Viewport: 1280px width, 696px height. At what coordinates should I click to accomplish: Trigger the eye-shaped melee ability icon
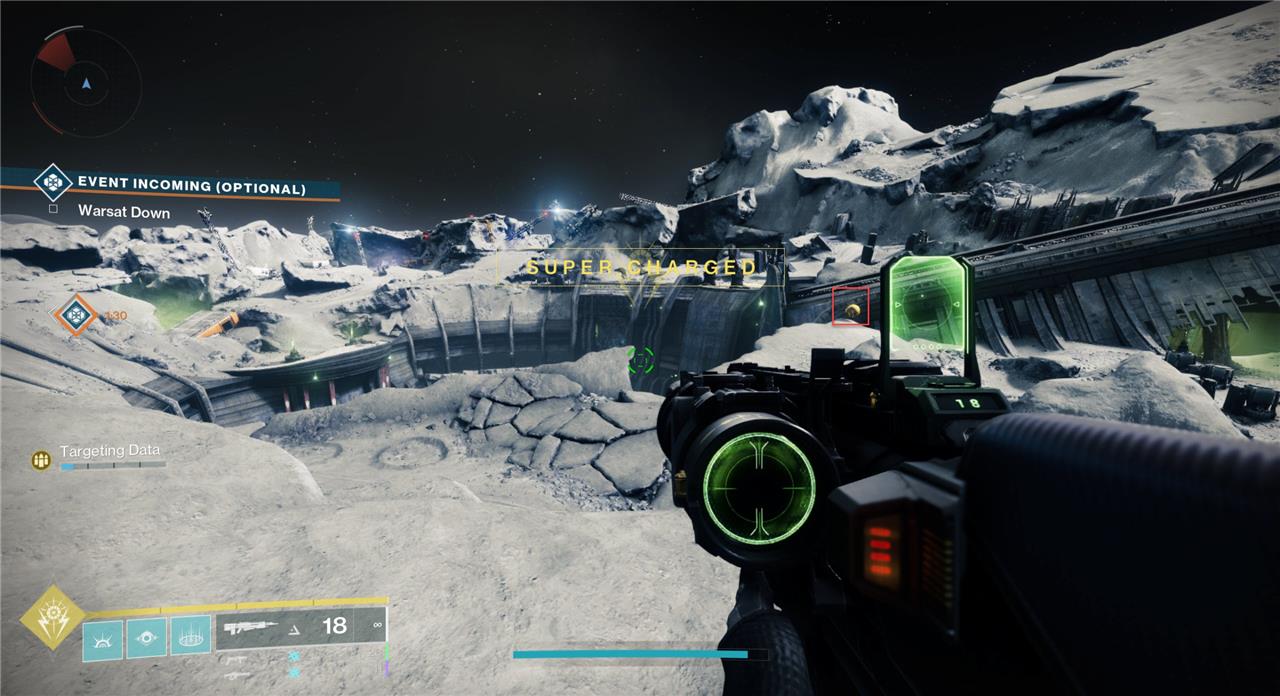[x=146, y=639]
